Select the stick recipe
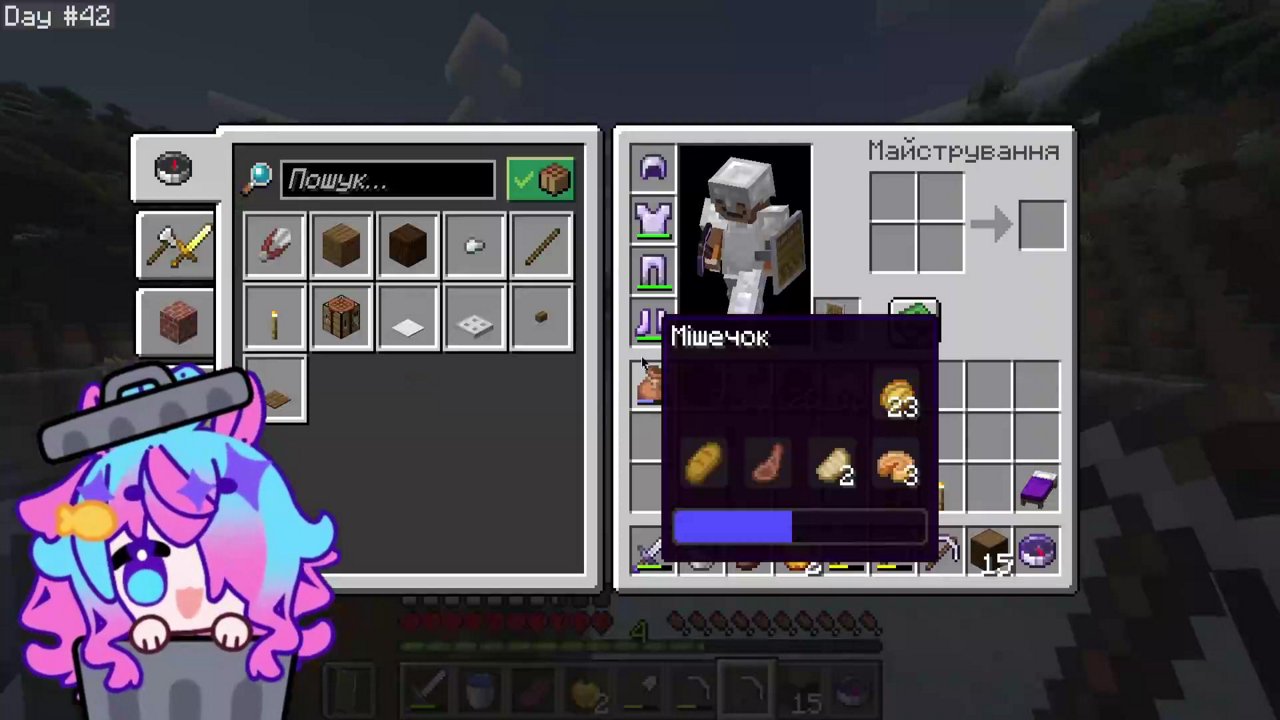This screenshot has width=1280, height=720. click(x=541, y=247)
